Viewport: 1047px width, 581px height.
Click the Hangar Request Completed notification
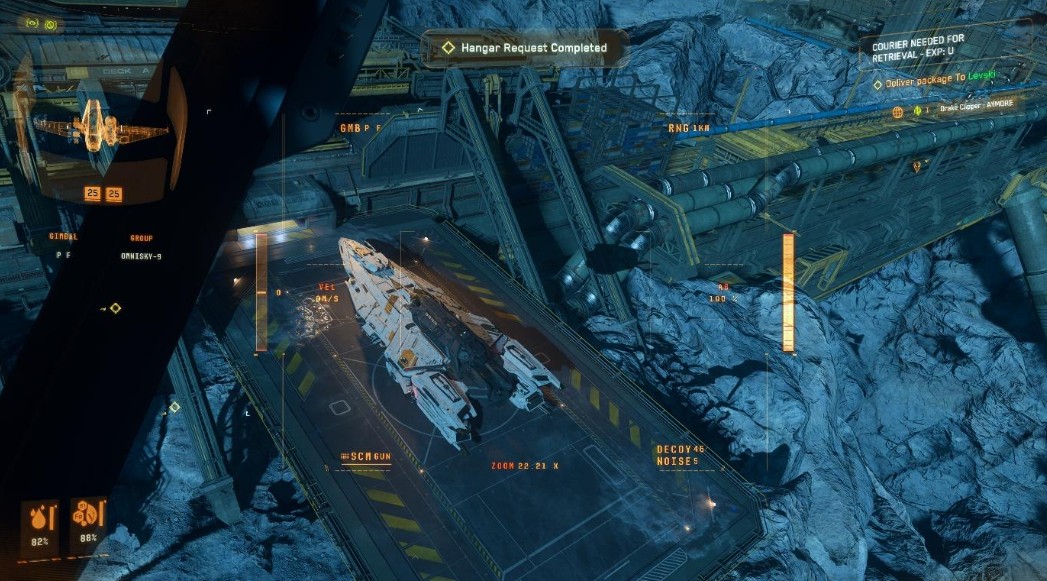coord(526,47)
